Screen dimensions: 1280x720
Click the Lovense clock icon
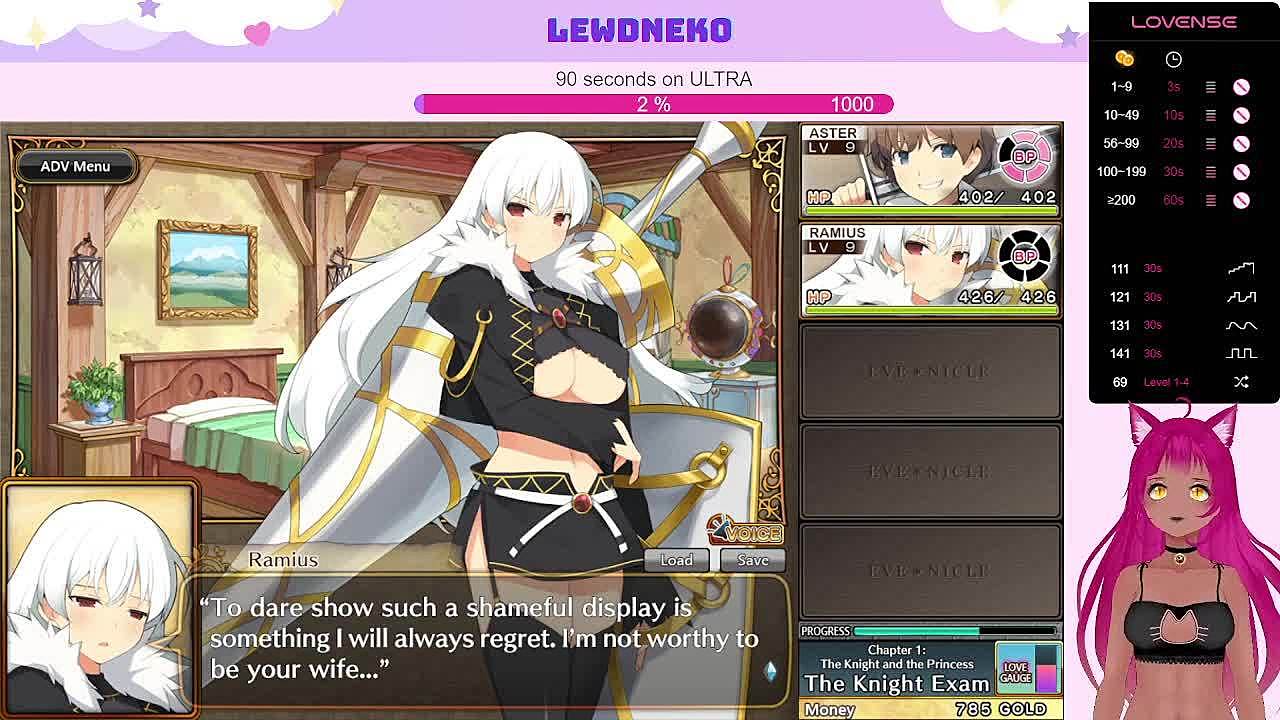(1173, 59)
